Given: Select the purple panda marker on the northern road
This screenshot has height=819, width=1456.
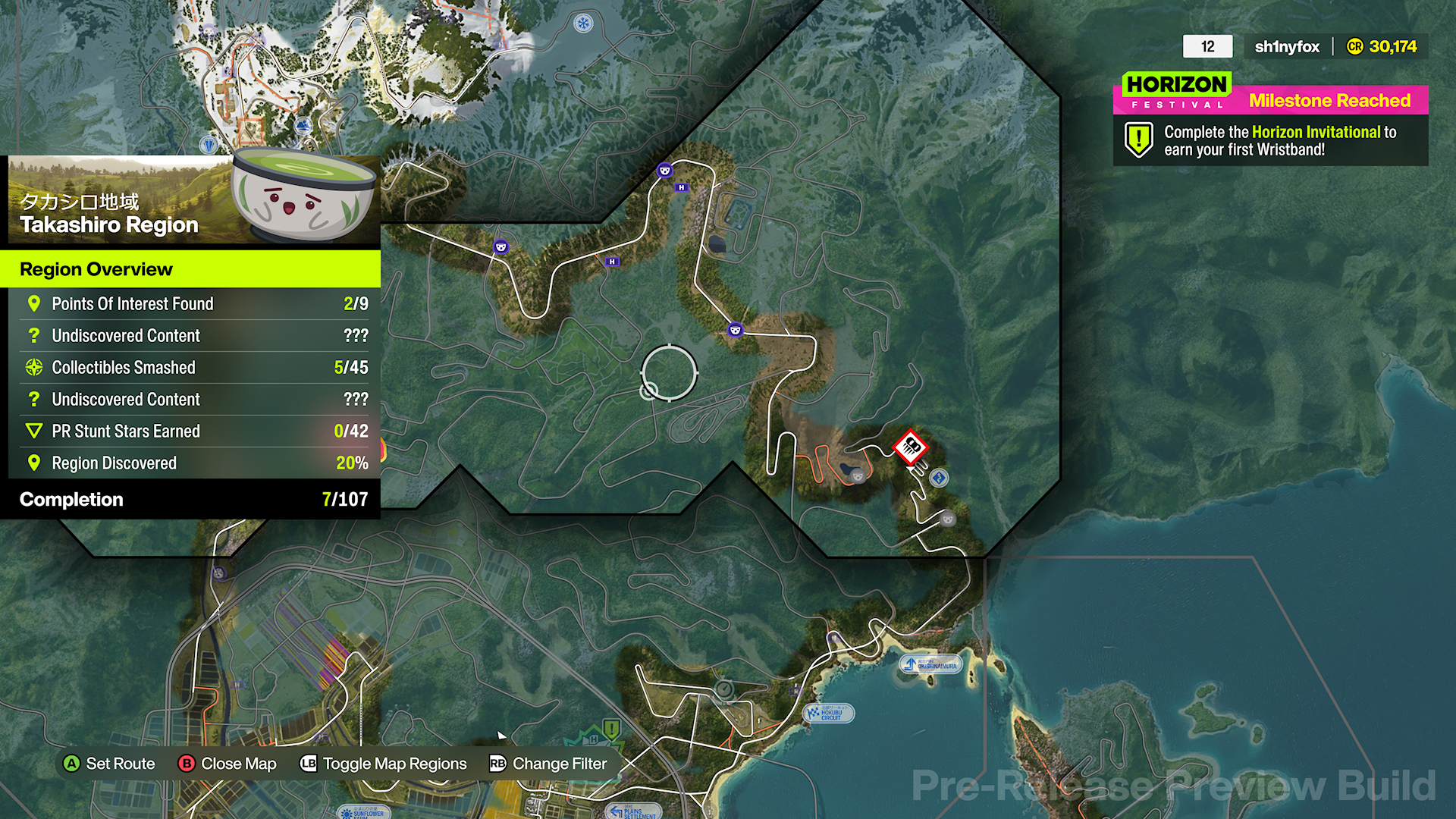Looking at the screenshot, I should pyautogui.click(x=665, y=171).
